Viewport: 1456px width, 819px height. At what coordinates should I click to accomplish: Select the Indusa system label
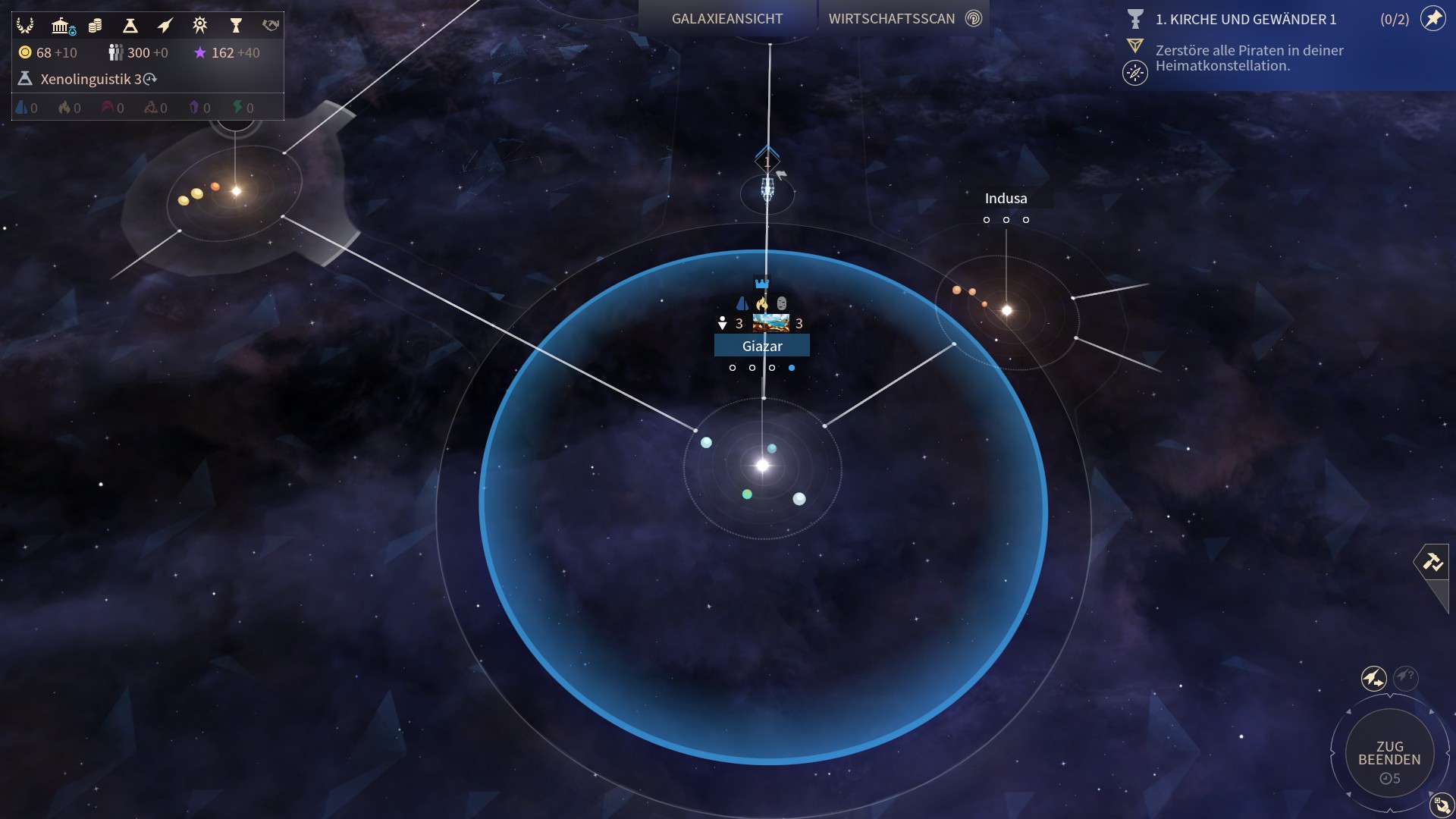[1006, 199]
